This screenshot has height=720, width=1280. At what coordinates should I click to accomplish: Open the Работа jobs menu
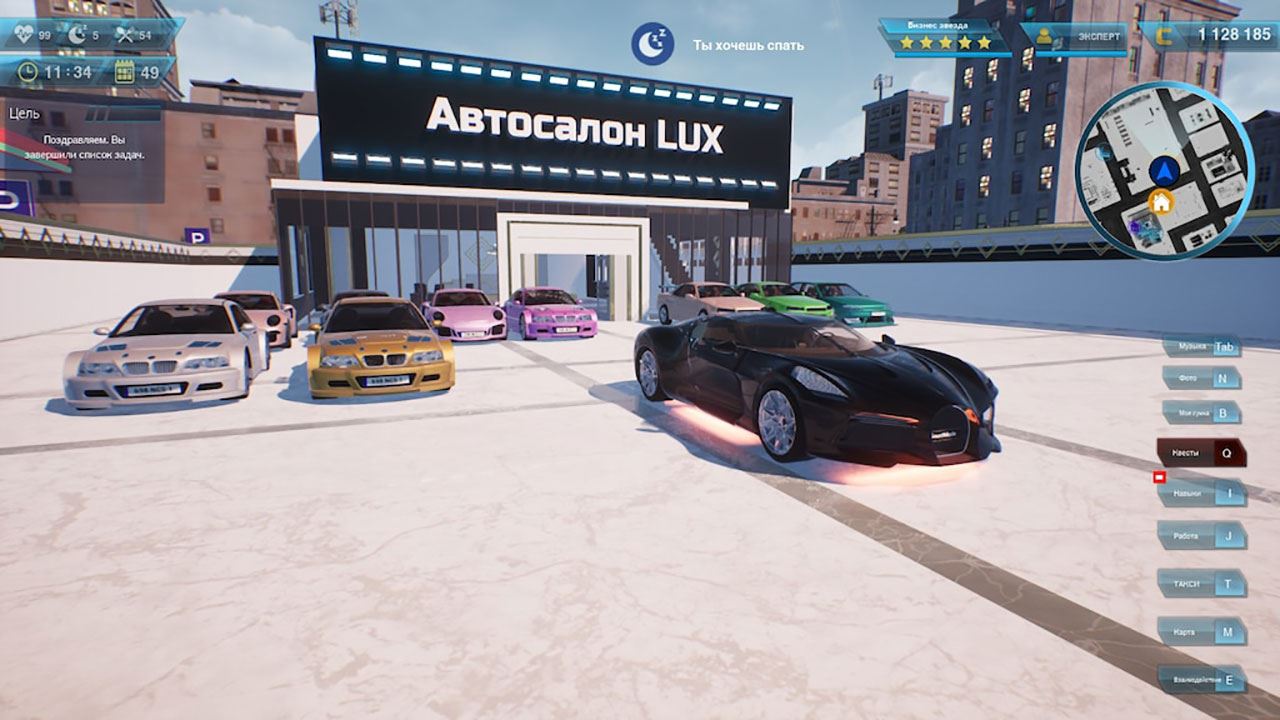point(1202,536)
